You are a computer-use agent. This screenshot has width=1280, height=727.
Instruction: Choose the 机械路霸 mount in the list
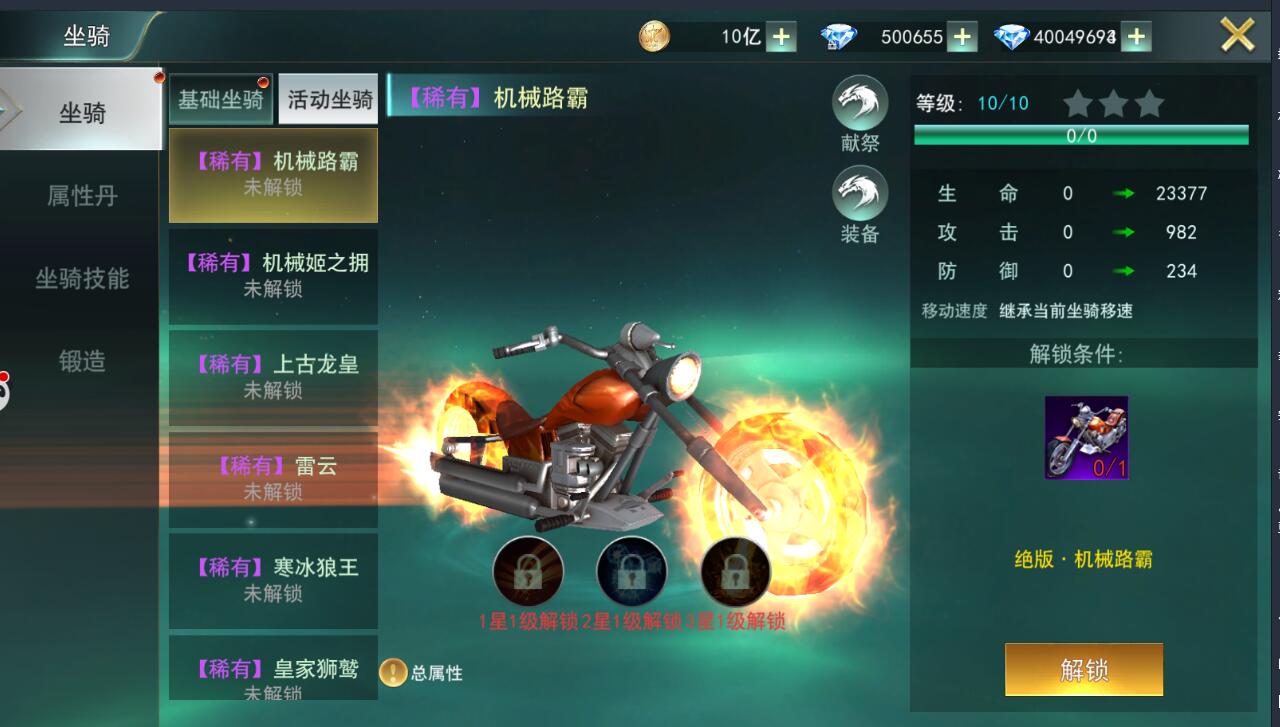[273, 174]
